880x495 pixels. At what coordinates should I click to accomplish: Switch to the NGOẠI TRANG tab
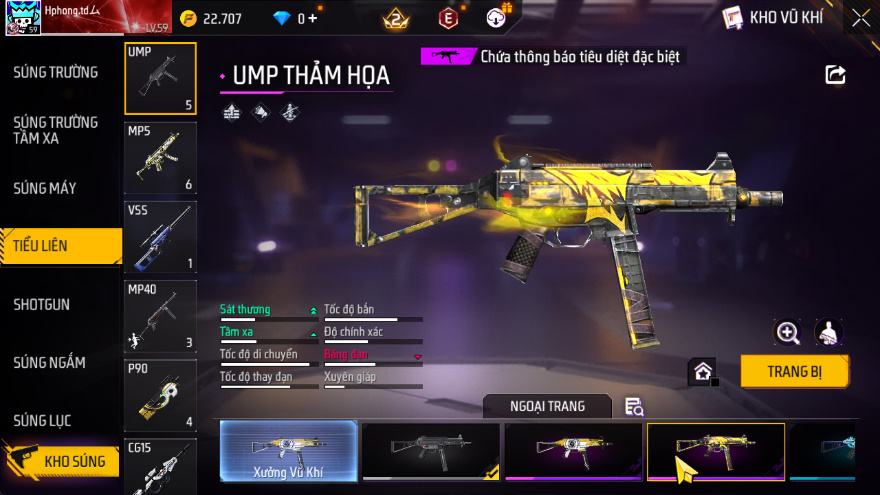pyautogui.click(x=547, y=406)
